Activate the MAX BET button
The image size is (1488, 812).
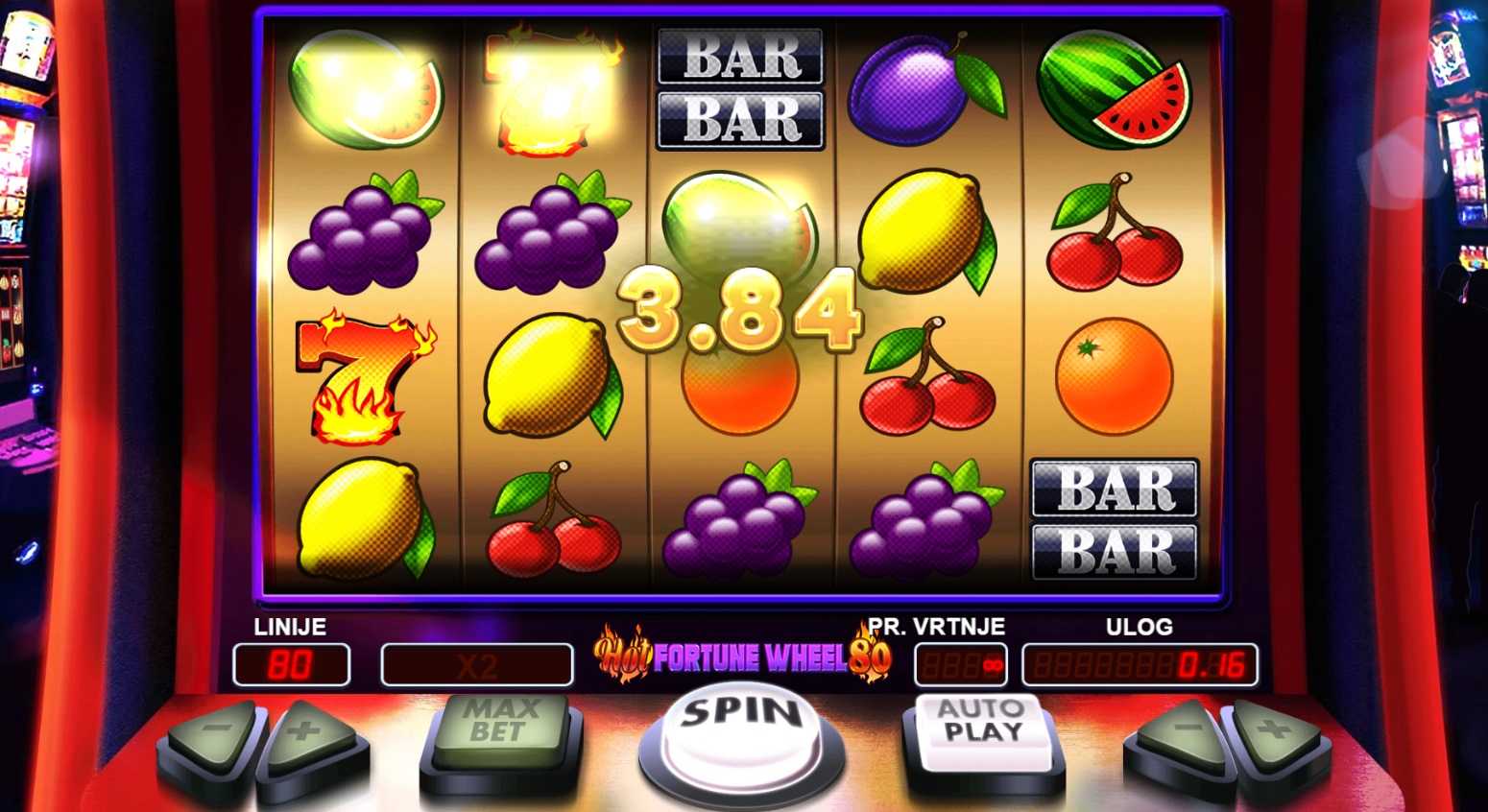tap(499, 727)
